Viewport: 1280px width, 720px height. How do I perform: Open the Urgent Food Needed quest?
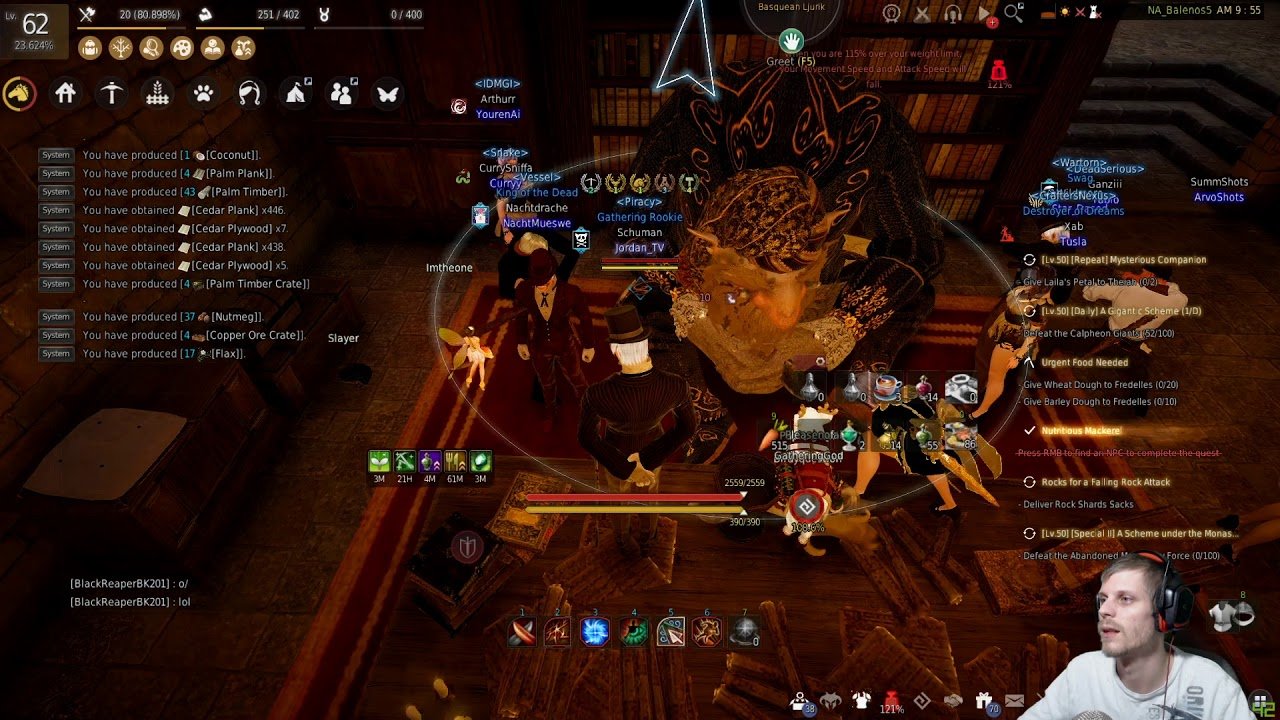pos(1084,363)
